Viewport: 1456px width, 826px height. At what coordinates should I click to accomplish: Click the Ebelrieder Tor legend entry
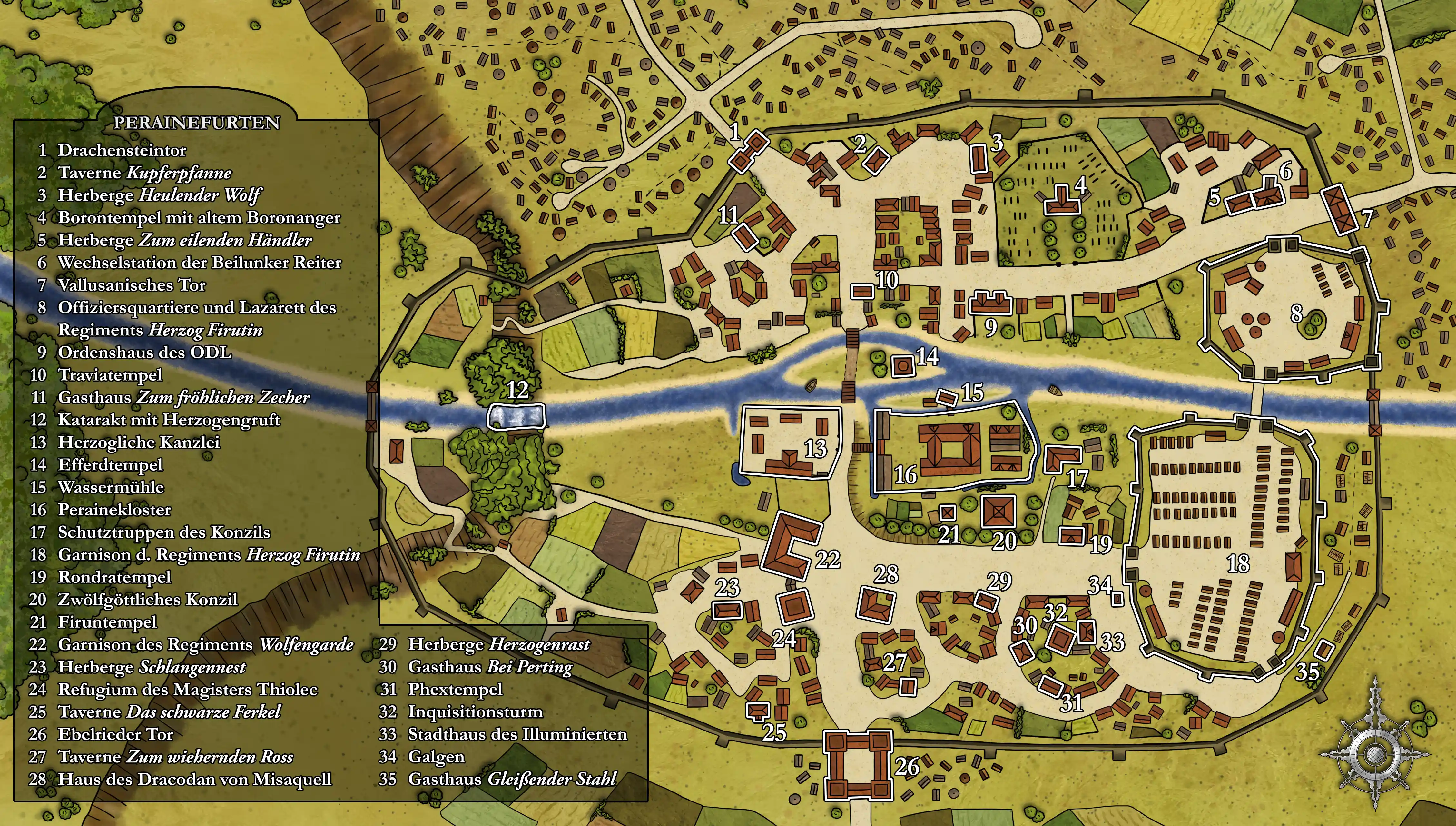pos(115,734)
